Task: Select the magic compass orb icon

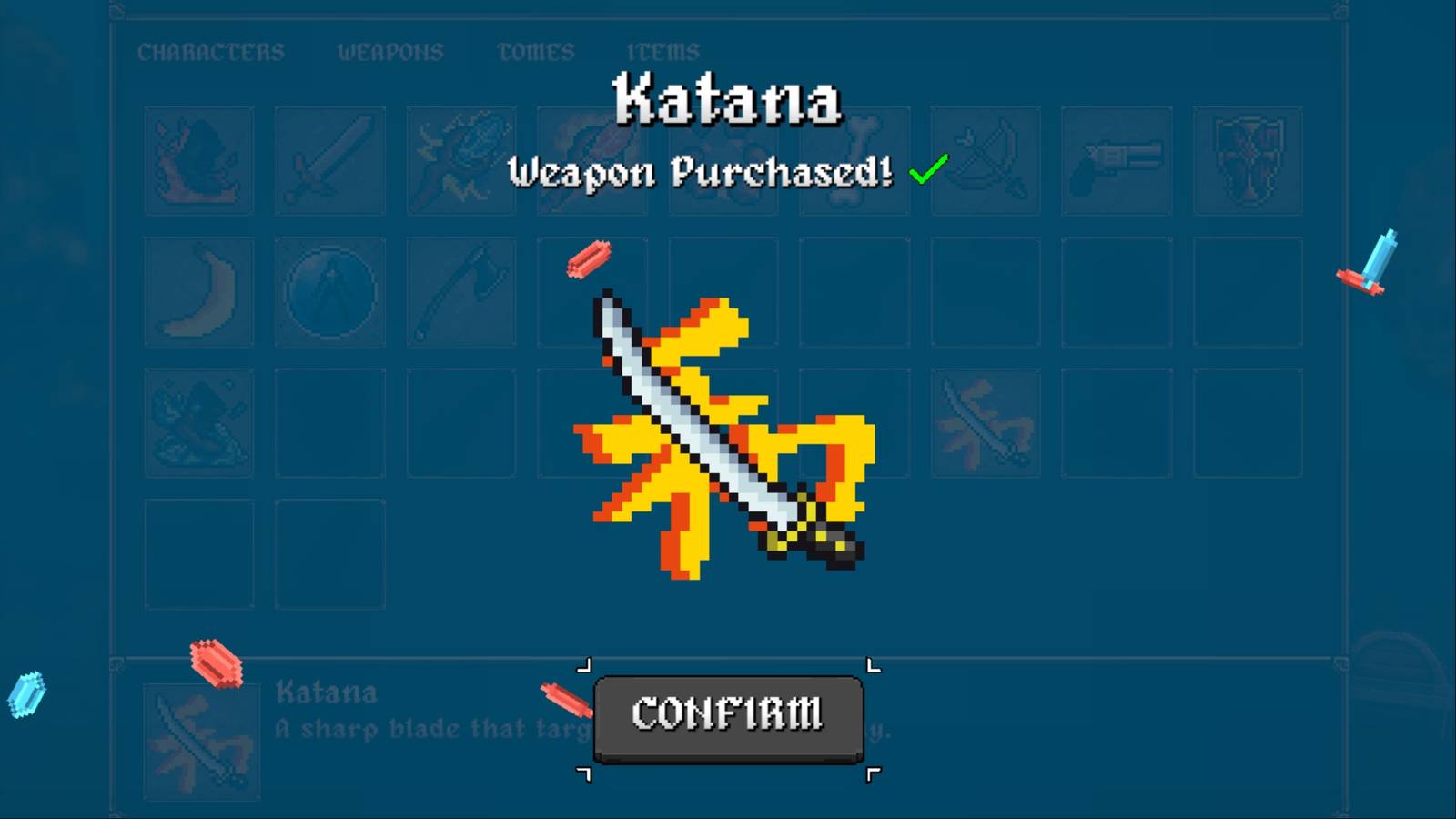Action: click(x=329, y=291)
